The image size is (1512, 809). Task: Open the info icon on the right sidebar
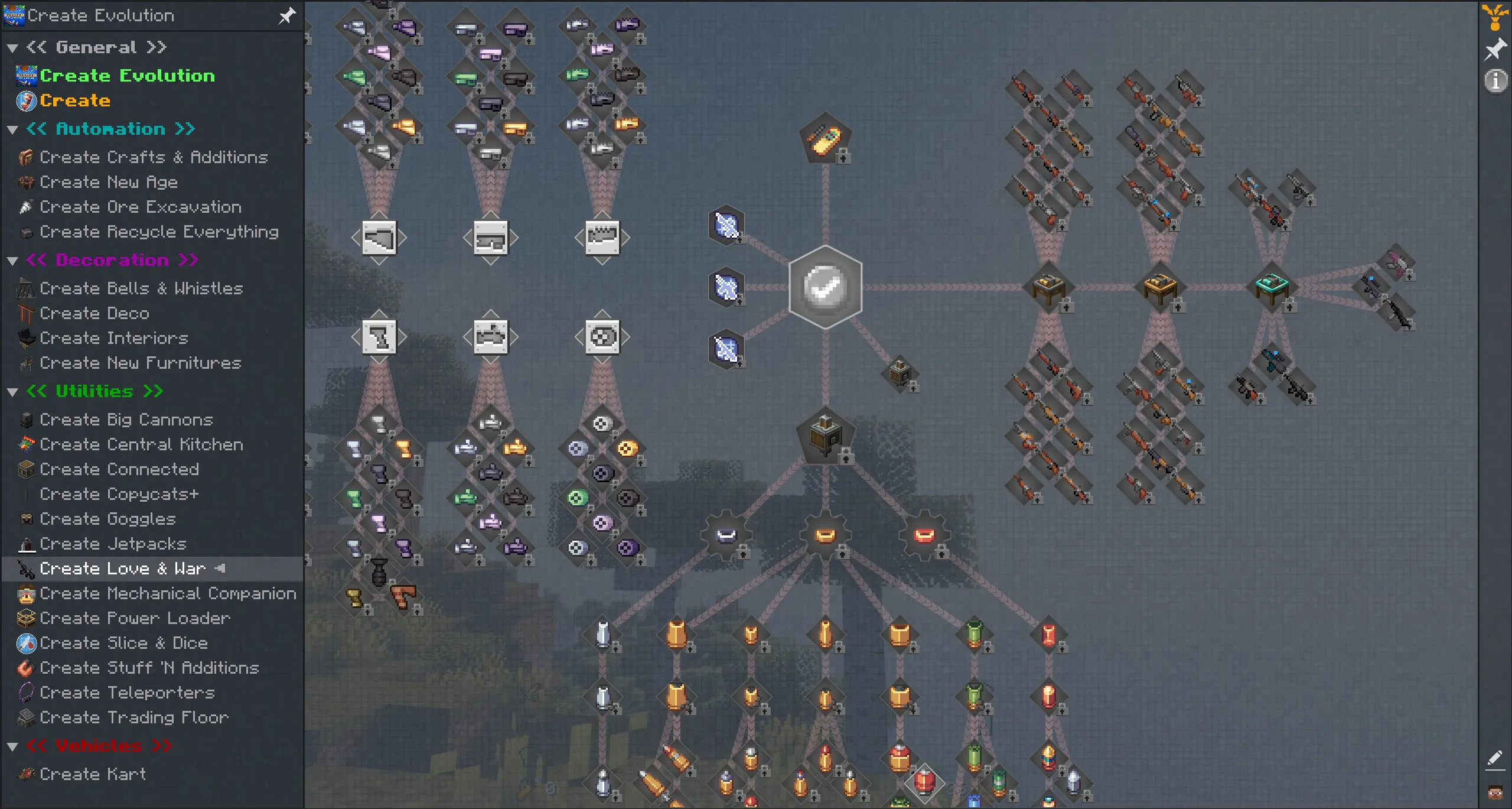click(1495, 81)
